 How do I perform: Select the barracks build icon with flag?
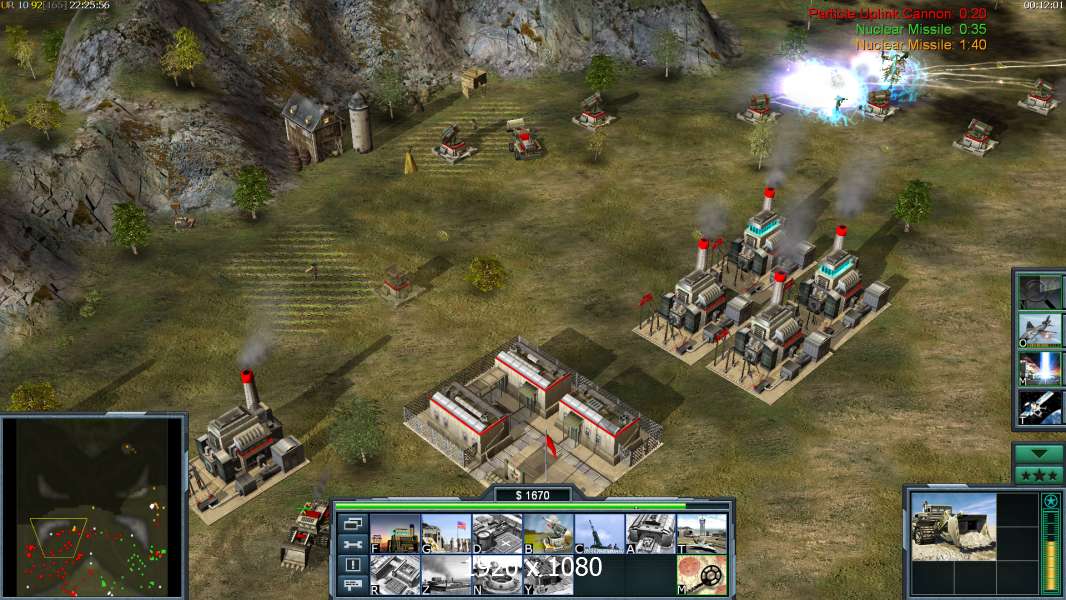446,534
